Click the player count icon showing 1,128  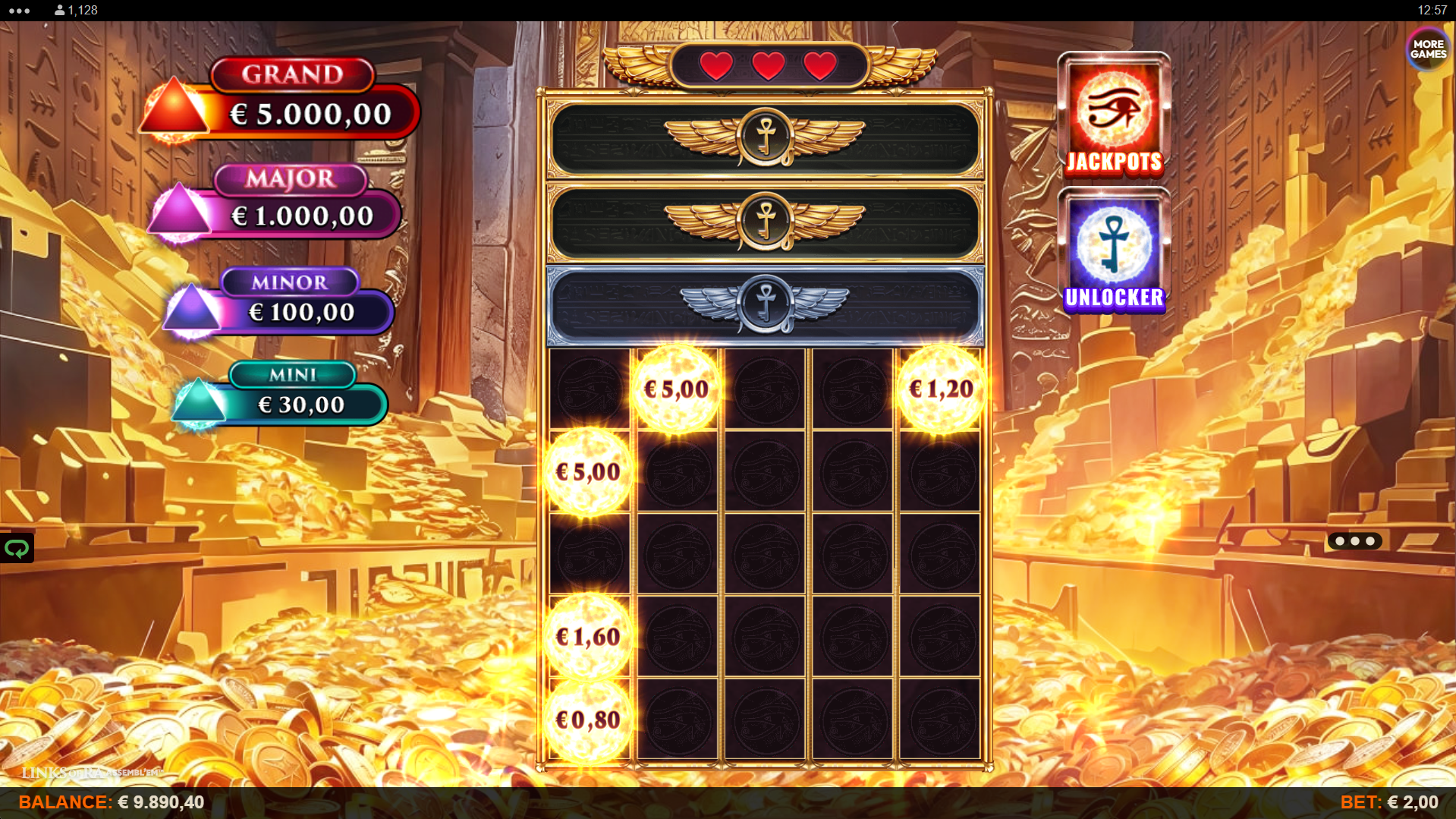pyautogui.click(x=58, y=10)
